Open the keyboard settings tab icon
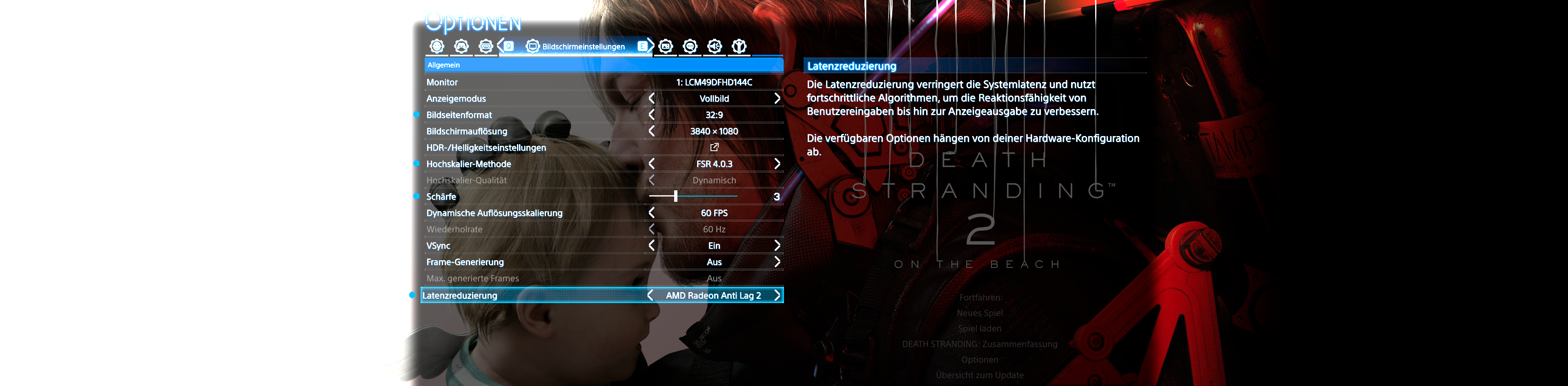Image resolution: width=1568 pixels, height=386 pixels. pyautogui.click(x=486, y=46)
